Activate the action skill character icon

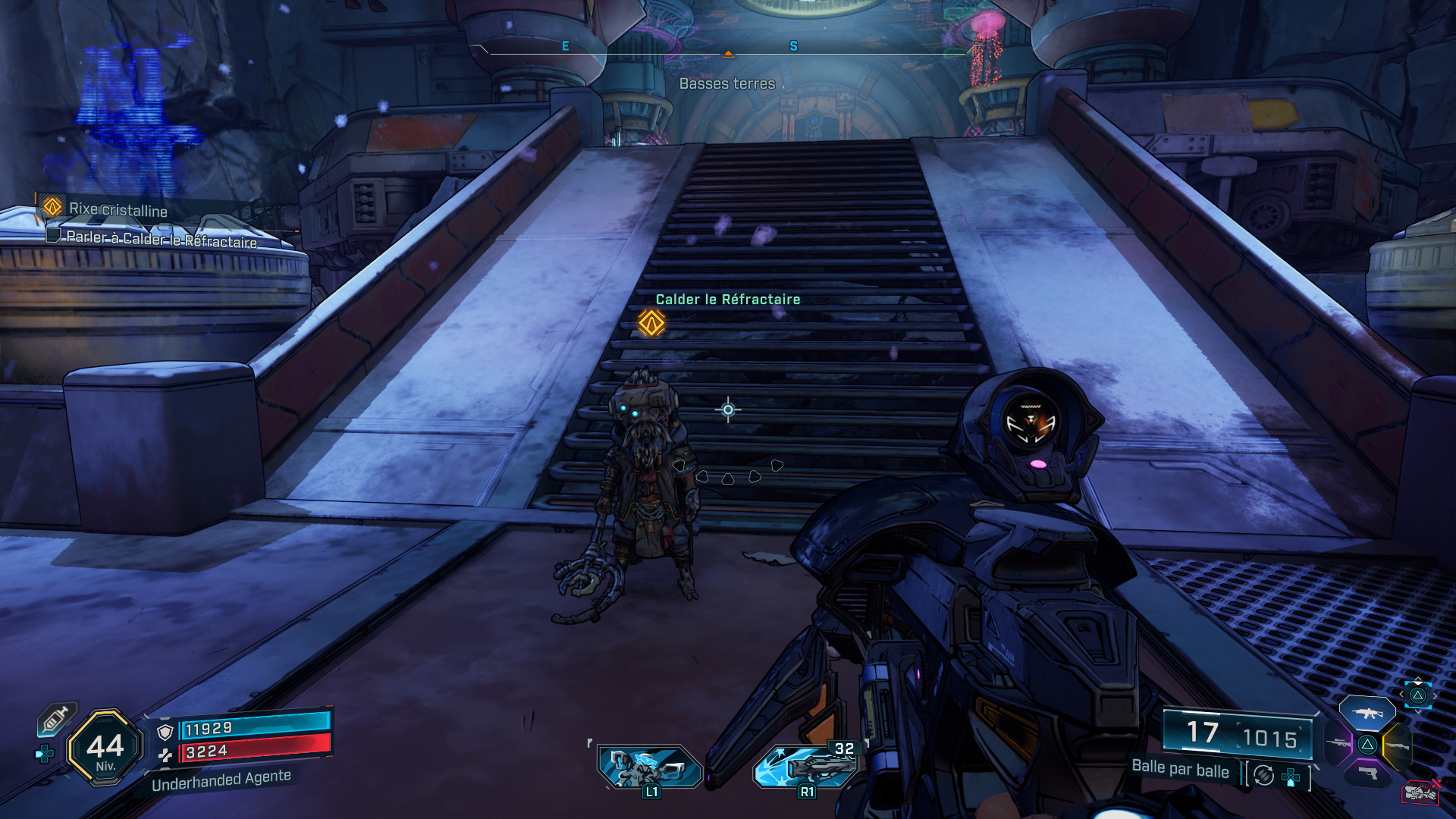click(650, 767)
